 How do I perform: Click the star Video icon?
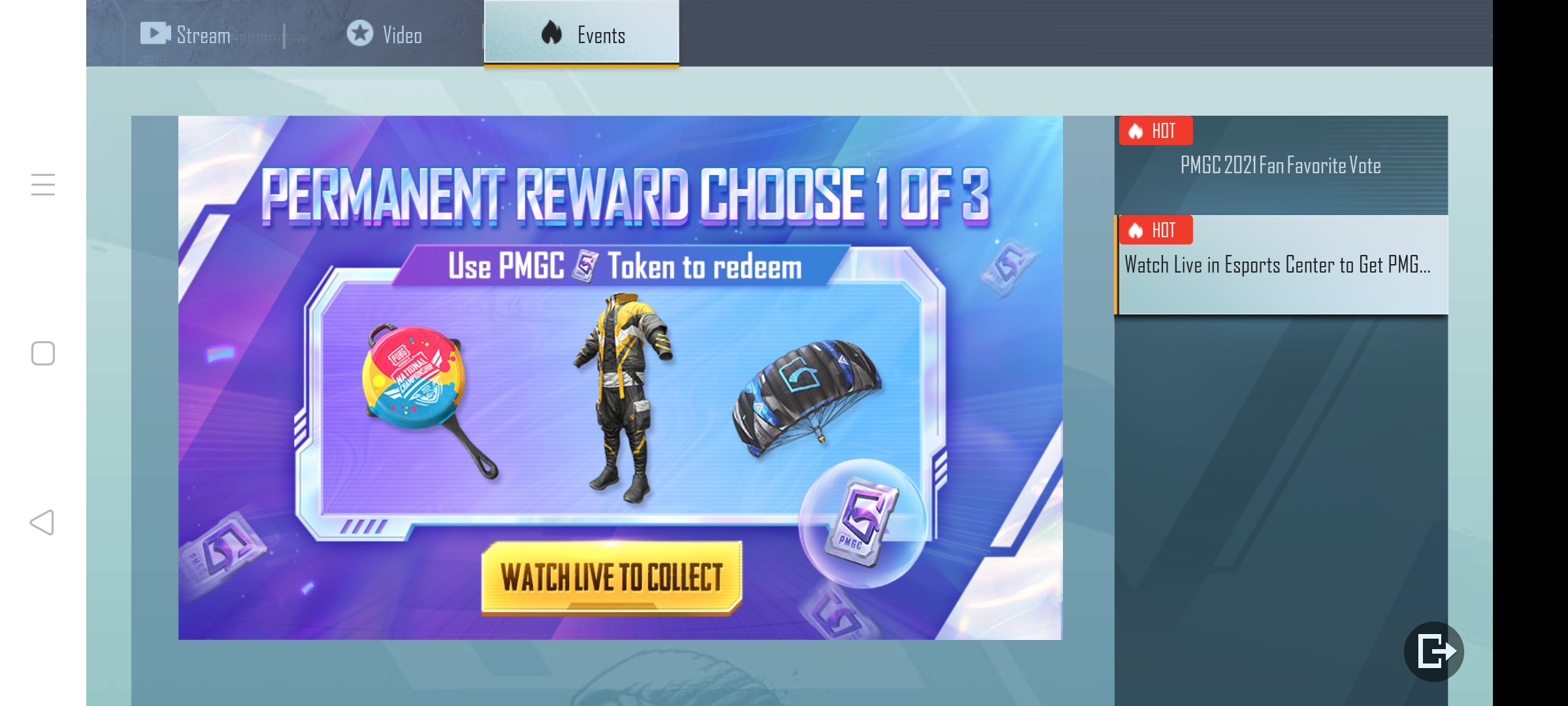[x=360, y=32]
